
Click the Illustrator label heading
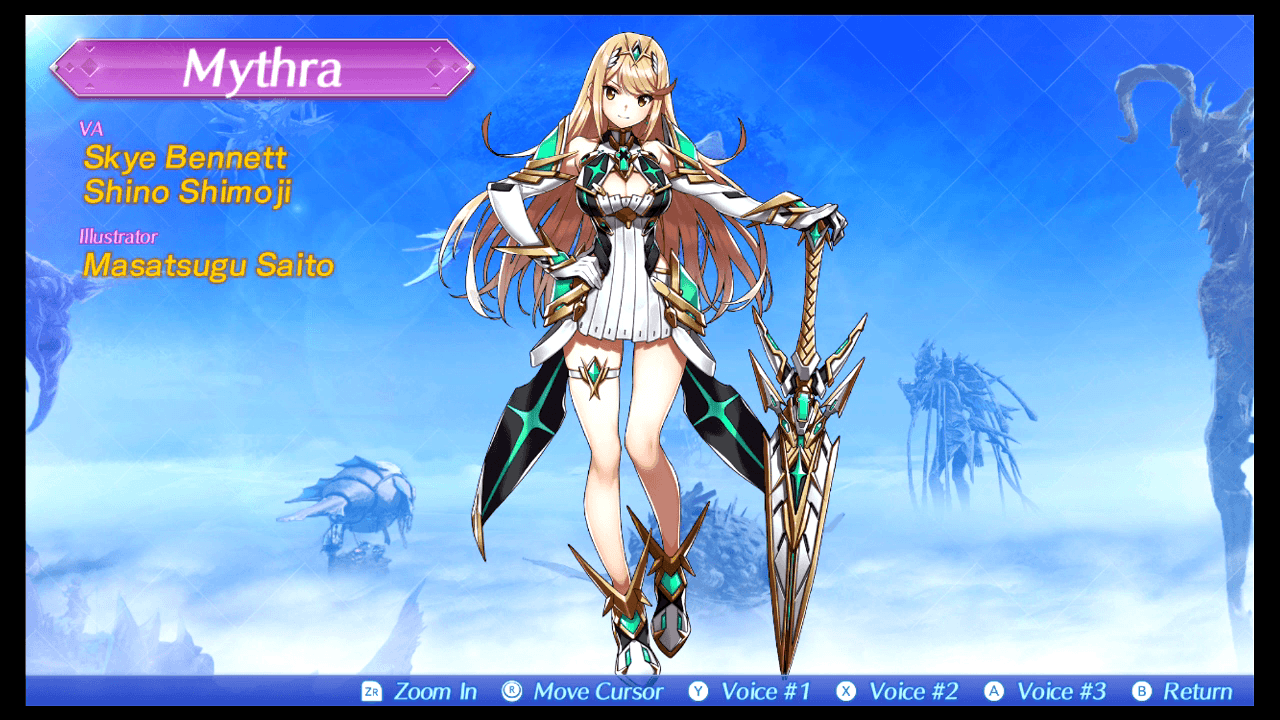(x=117, y=236)
